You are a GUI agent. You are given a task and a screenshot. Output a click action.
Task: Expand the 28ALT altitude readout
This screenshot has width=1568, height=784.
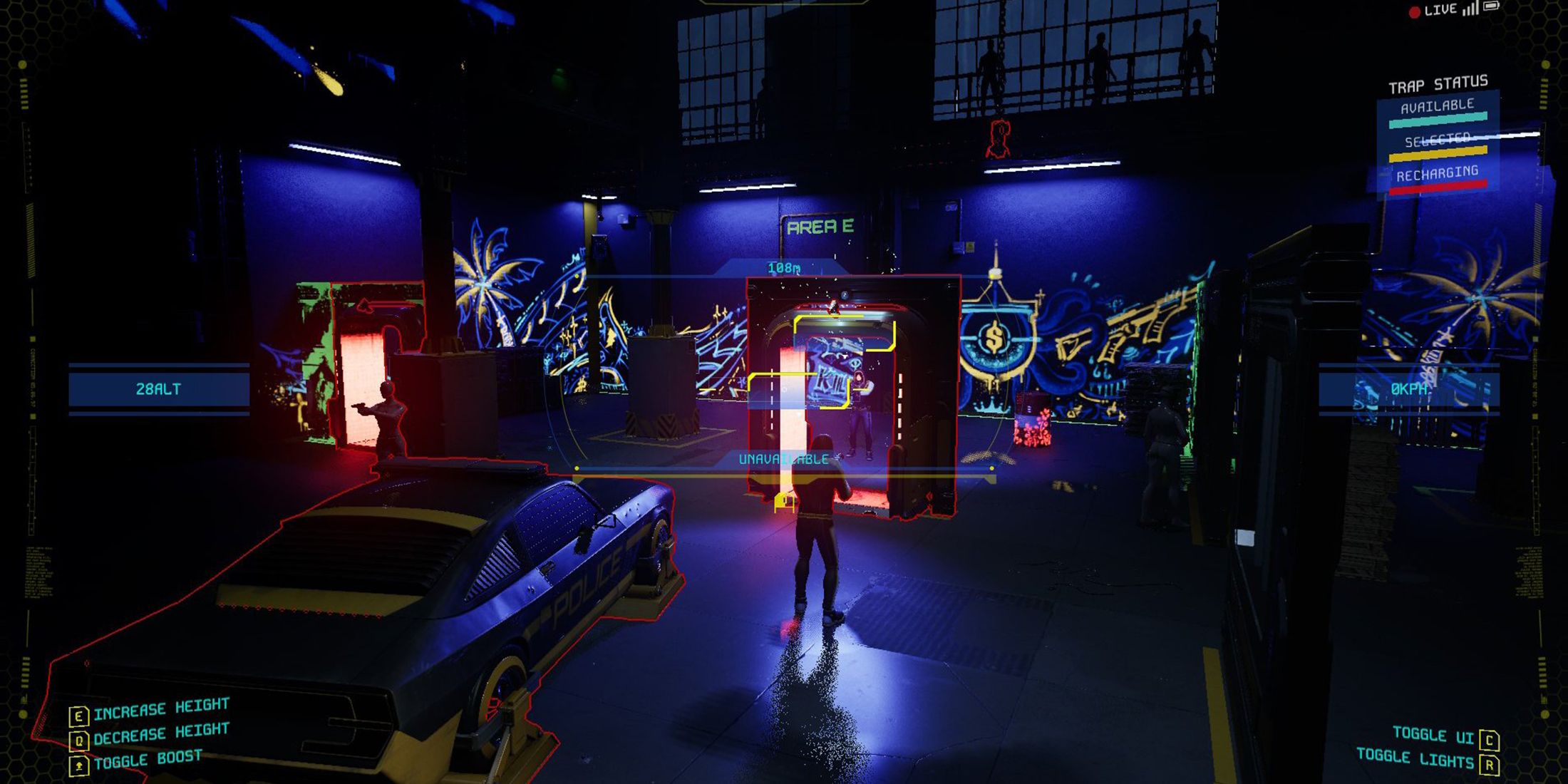click(158, 388)
